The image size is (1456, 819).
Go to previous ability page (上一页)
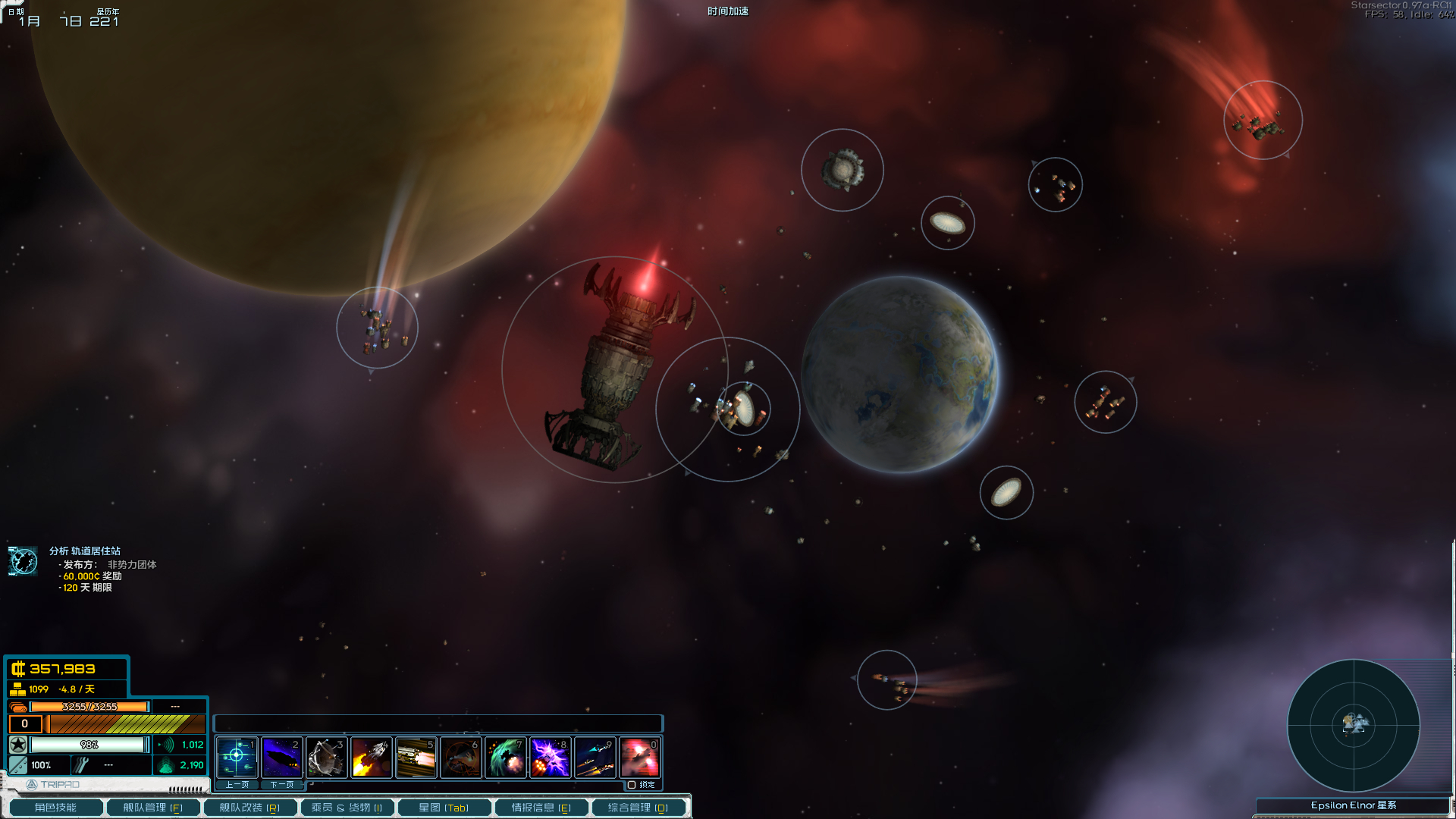(x=237, y=785)
